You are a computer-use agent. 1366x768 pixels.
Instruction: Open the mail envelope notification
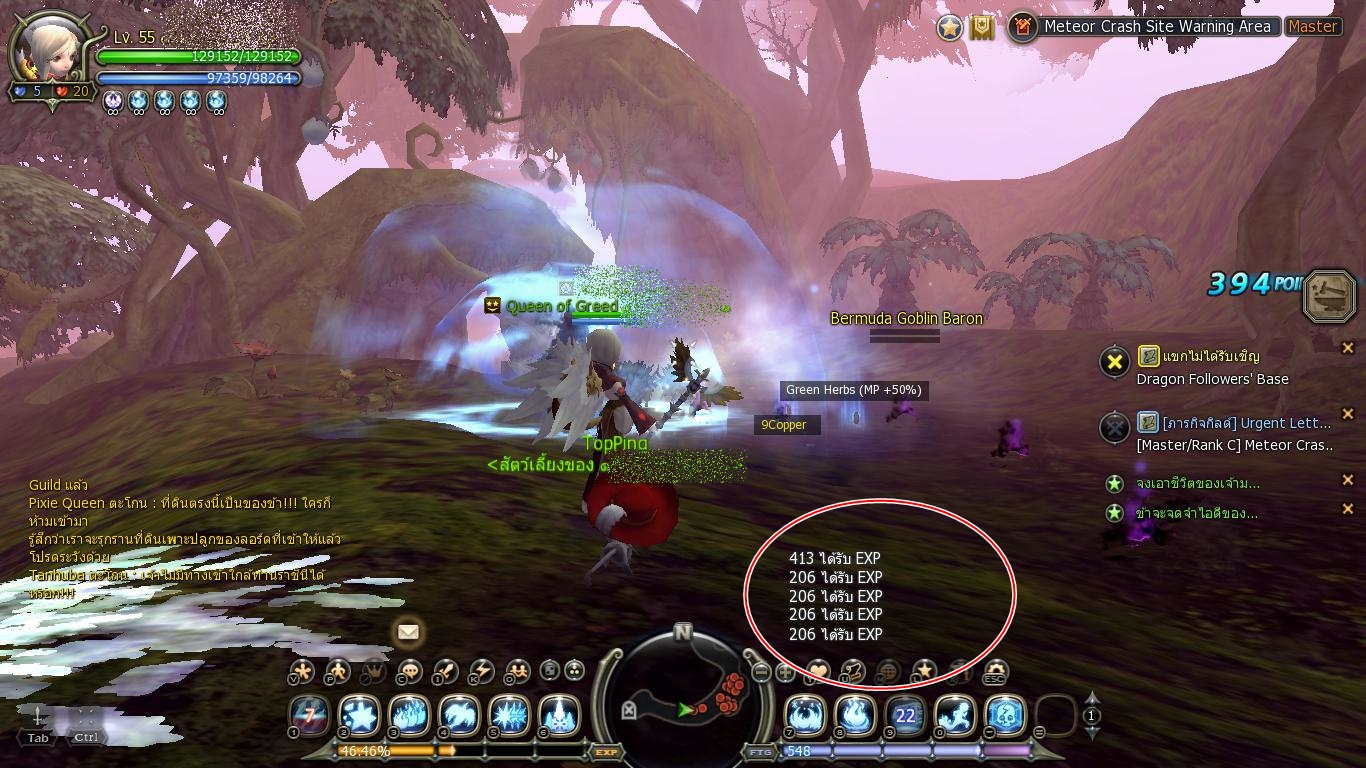coord(408,632)
